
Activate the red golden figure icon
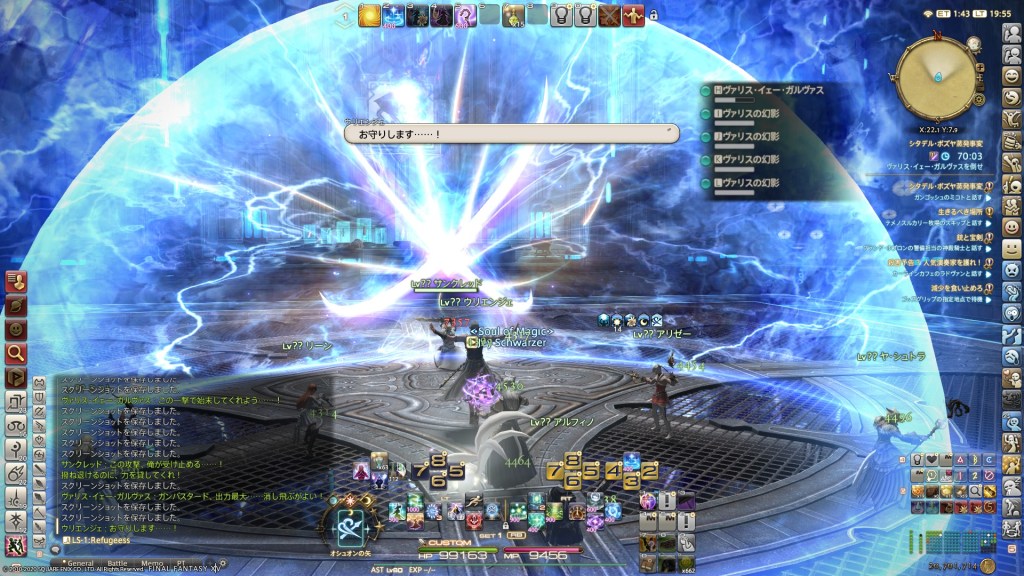tap(633, 16)
